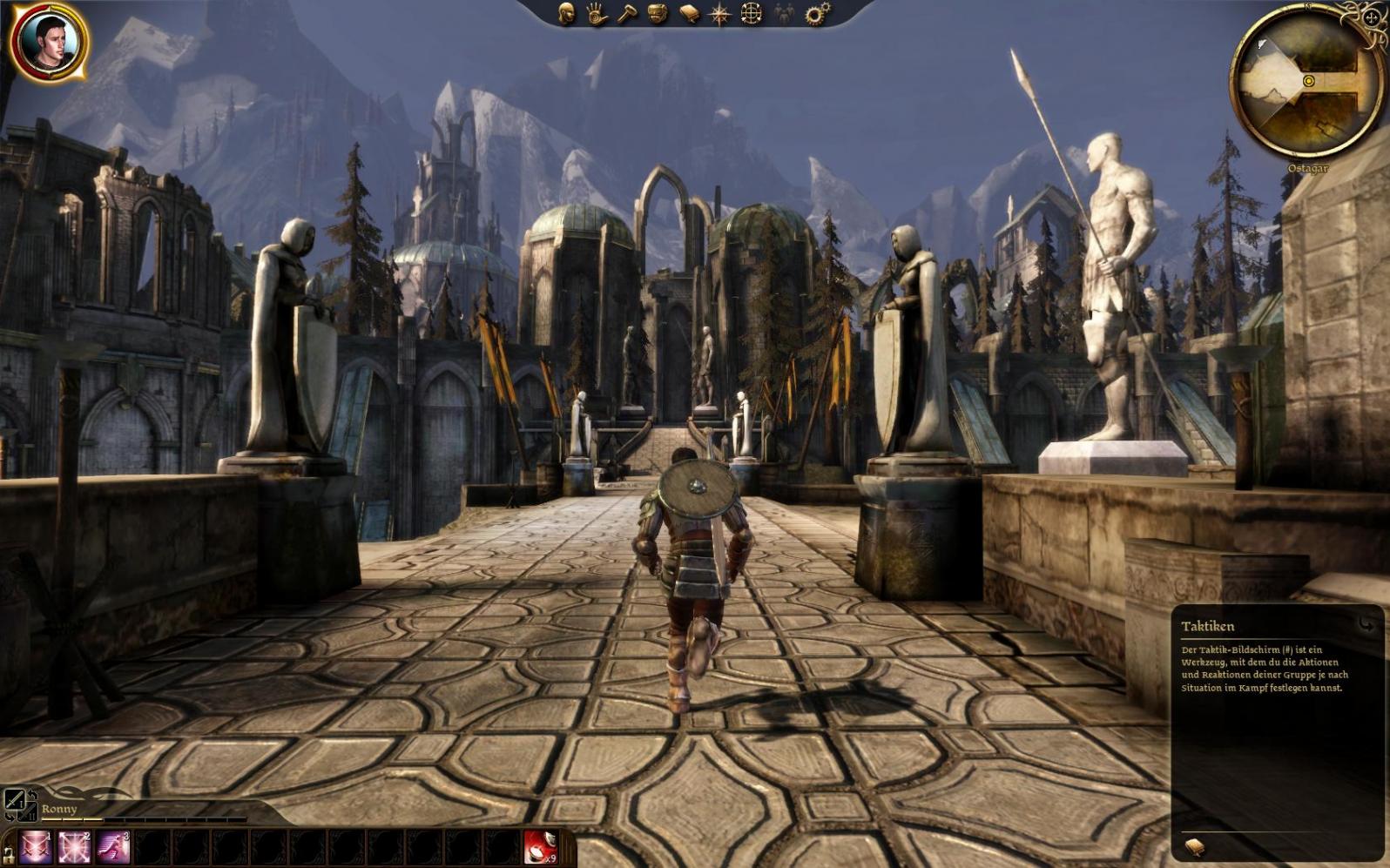Open the skills hand icon
This screenshot has width=1390, height=868.
tap(597, 14)
